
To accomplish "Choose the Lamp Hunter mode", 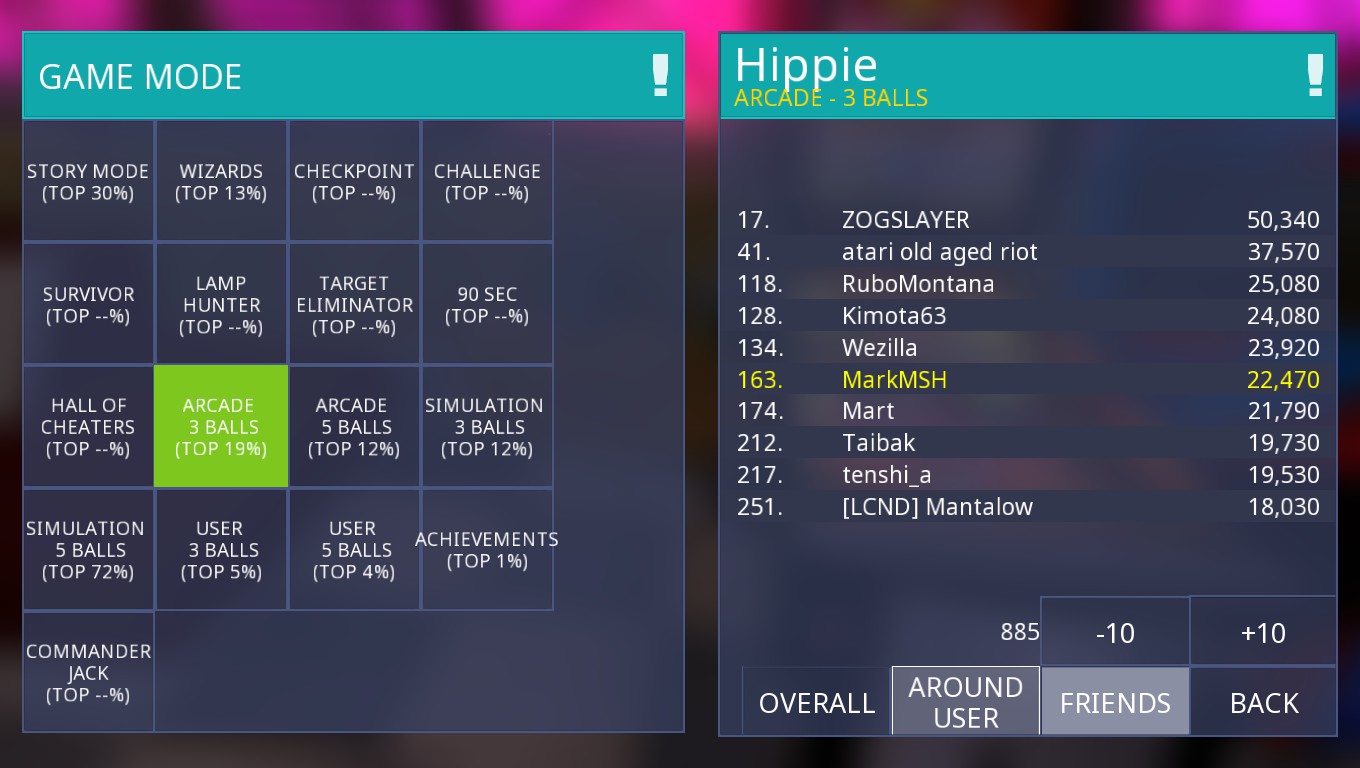I will click(221, 305).
